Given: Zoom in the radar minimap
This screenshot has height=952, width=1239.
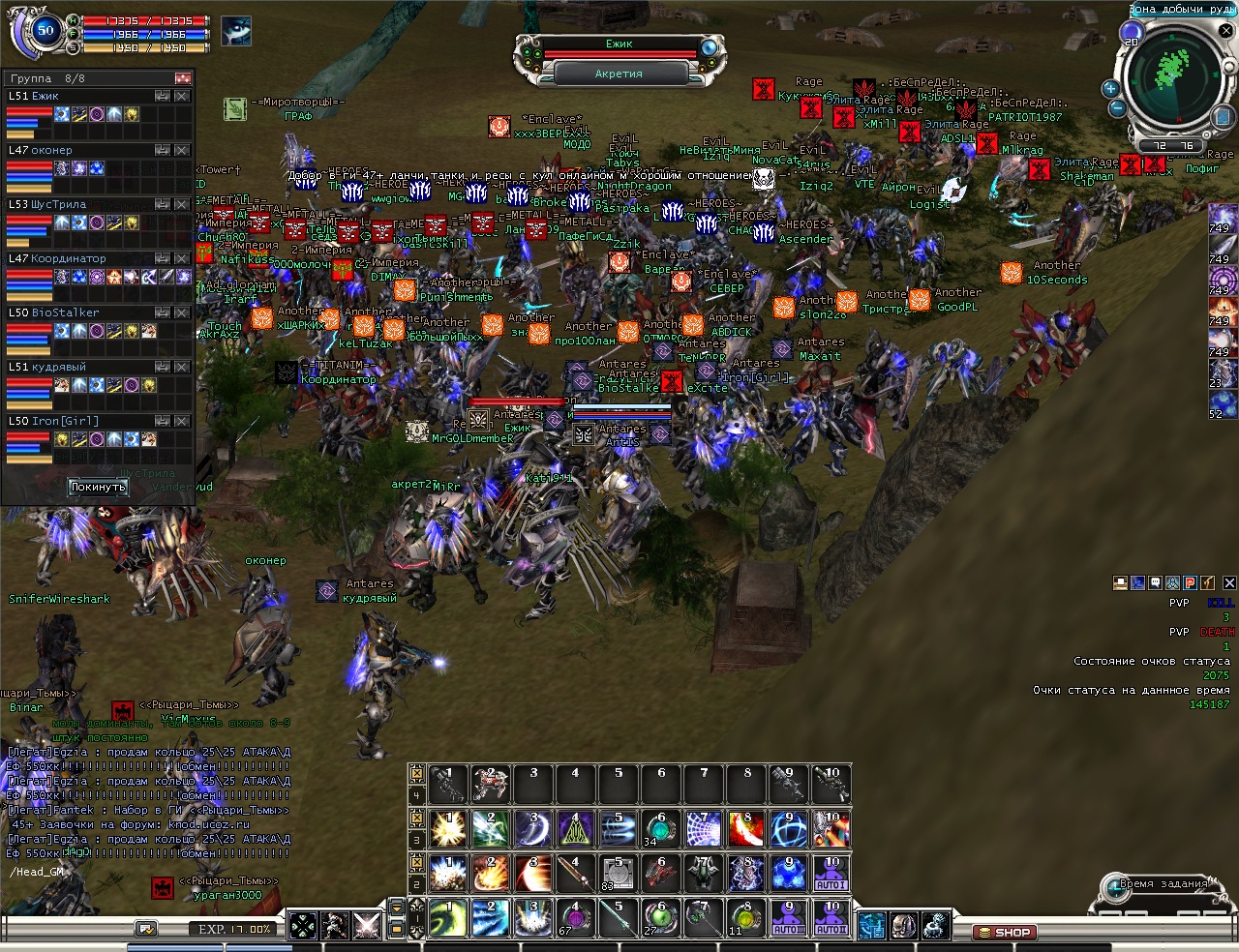Looking at the screenshot, I should [x=1110, y=88].
